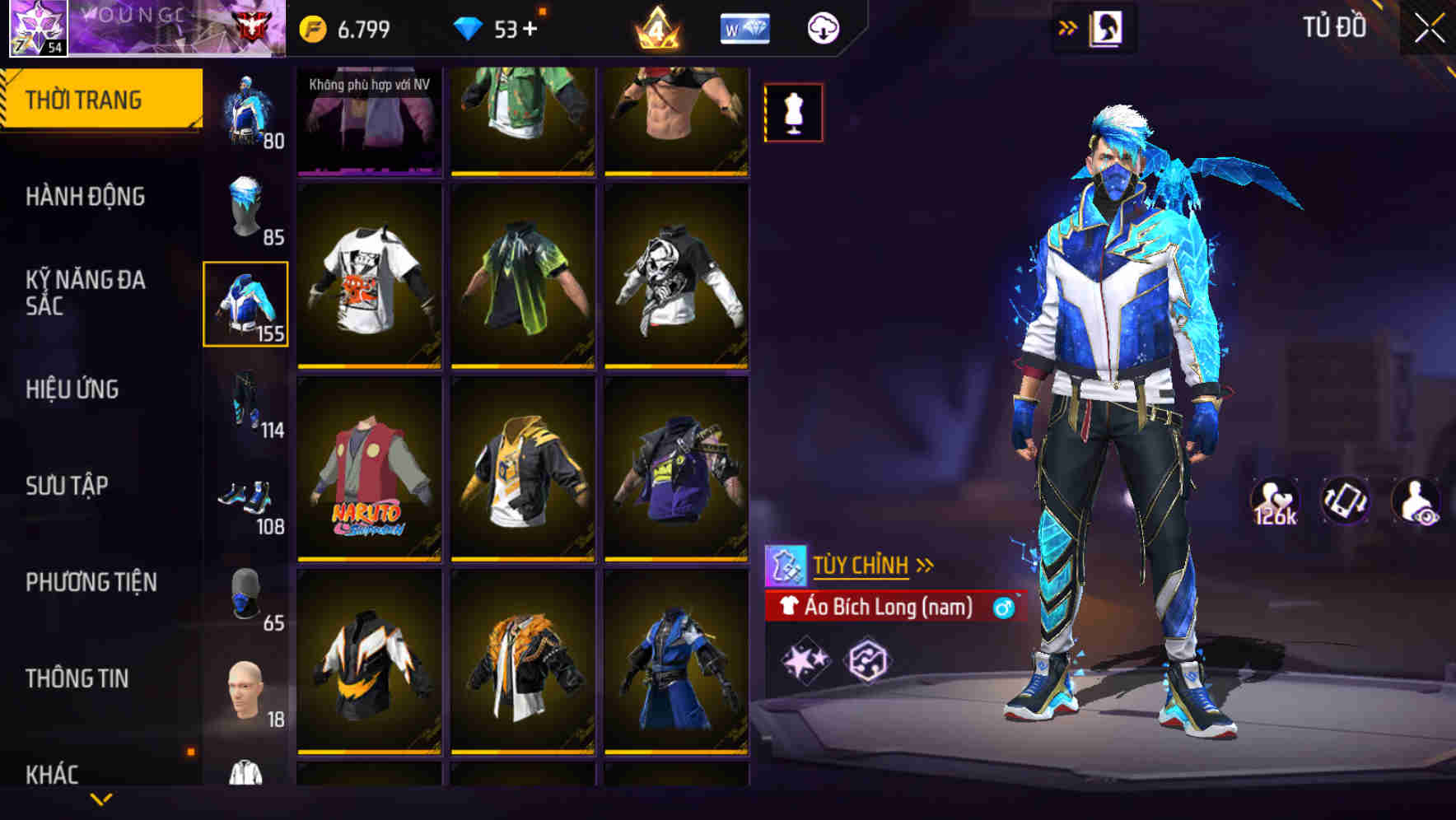Image resolution: width=1456 pixels, height=820 pixels.
Task: Toggle the mannequin display above the character
Action: 792,112
